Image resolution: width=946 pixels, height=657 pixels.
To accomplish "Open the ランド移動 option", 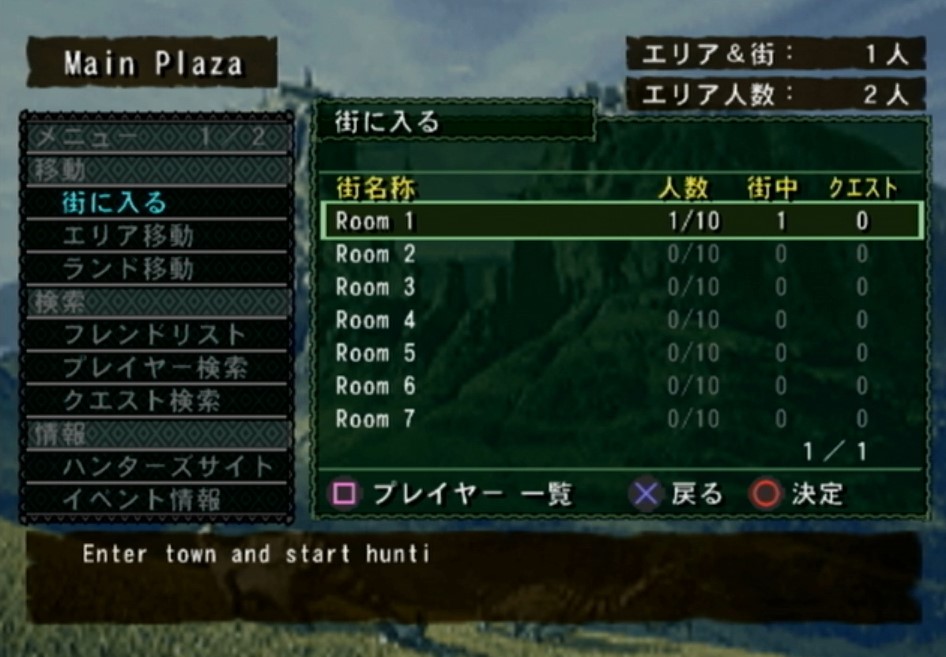I will [128, 269].
